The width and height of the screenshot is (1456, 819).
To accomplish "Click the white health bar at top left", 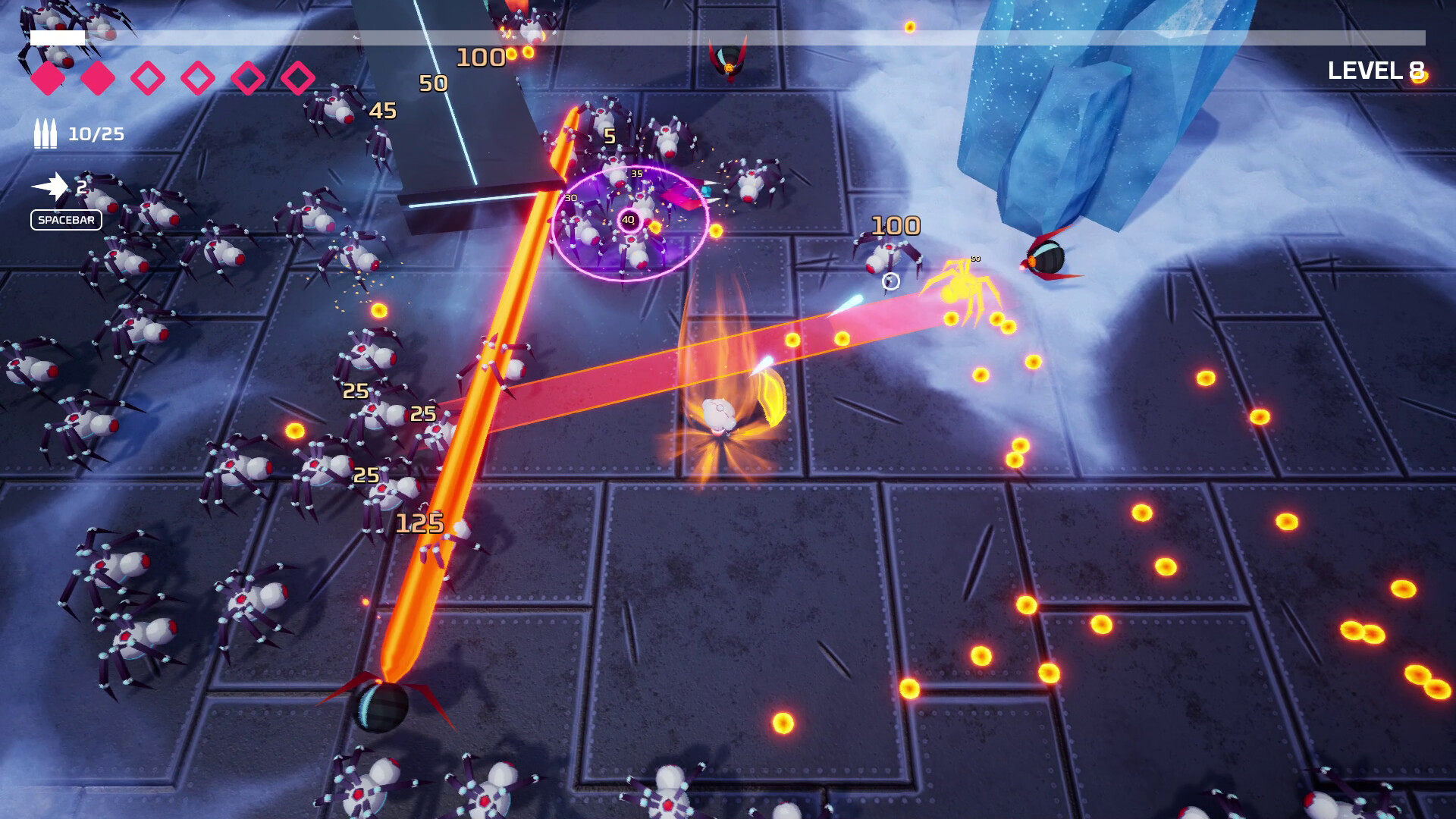I will coord(58,35).
